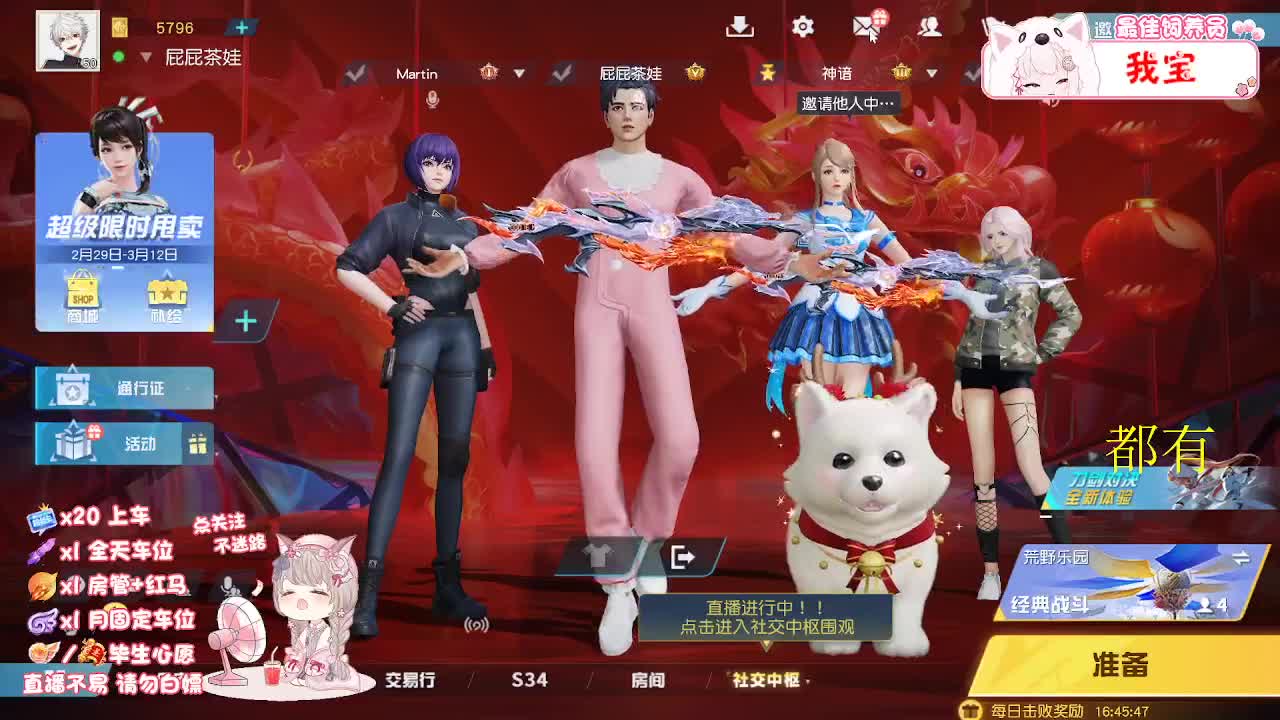Click Martin's ready checkmark toggle
This screenshot has width=1280, height=720.
[355, 74]
